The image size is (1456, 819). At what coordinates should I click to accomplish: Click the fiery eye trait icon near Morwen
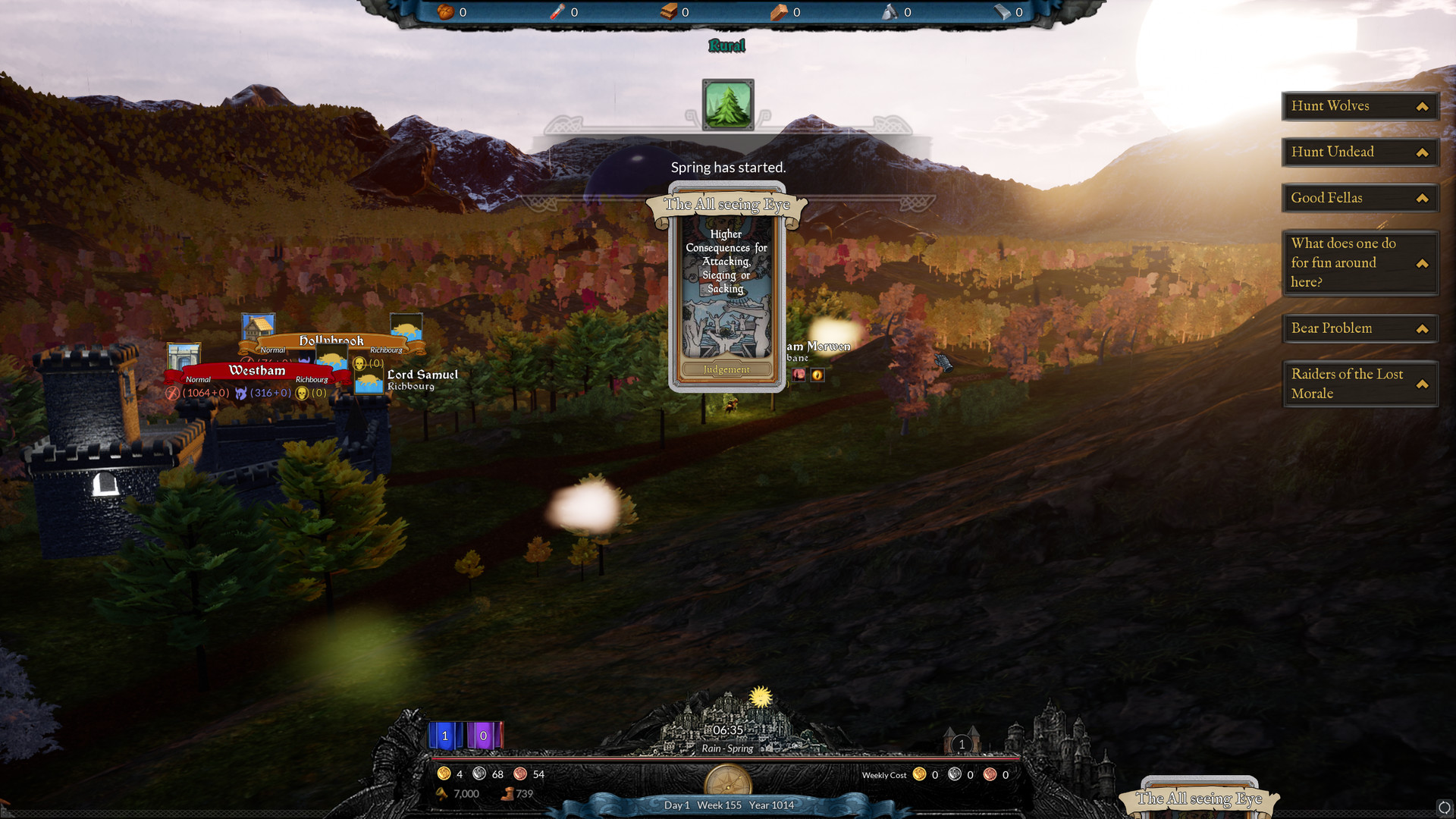pyautogui.click(x=817, y=375)
